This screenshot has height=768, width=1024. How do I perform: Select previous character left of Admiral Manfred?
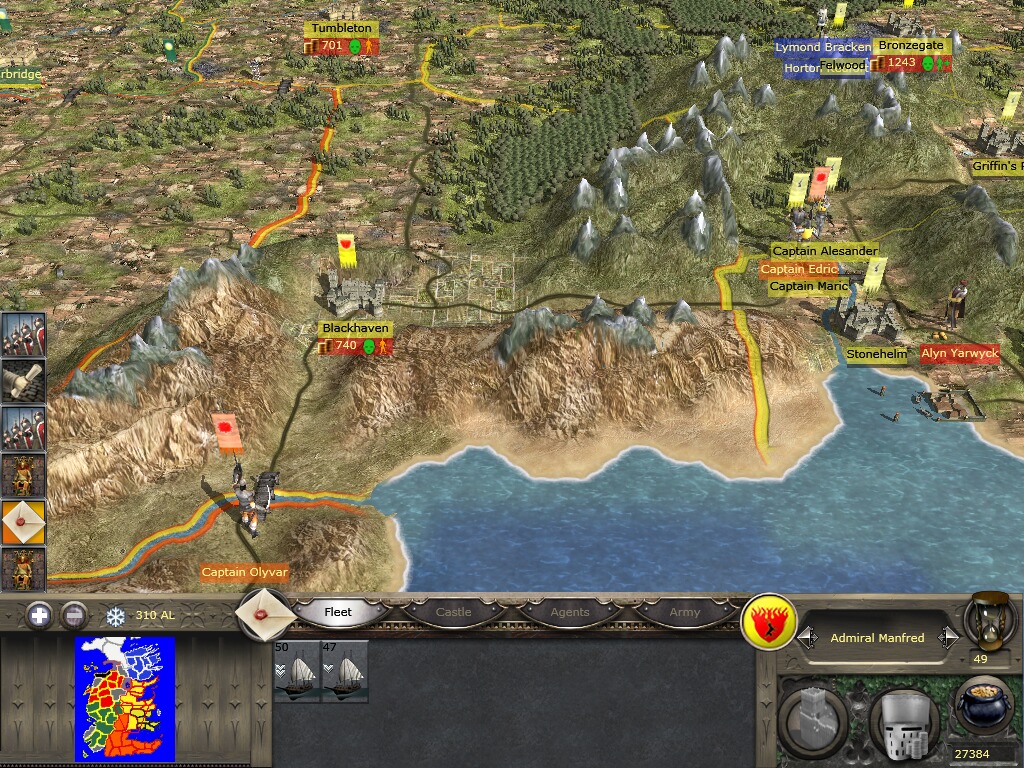(808, 638)
